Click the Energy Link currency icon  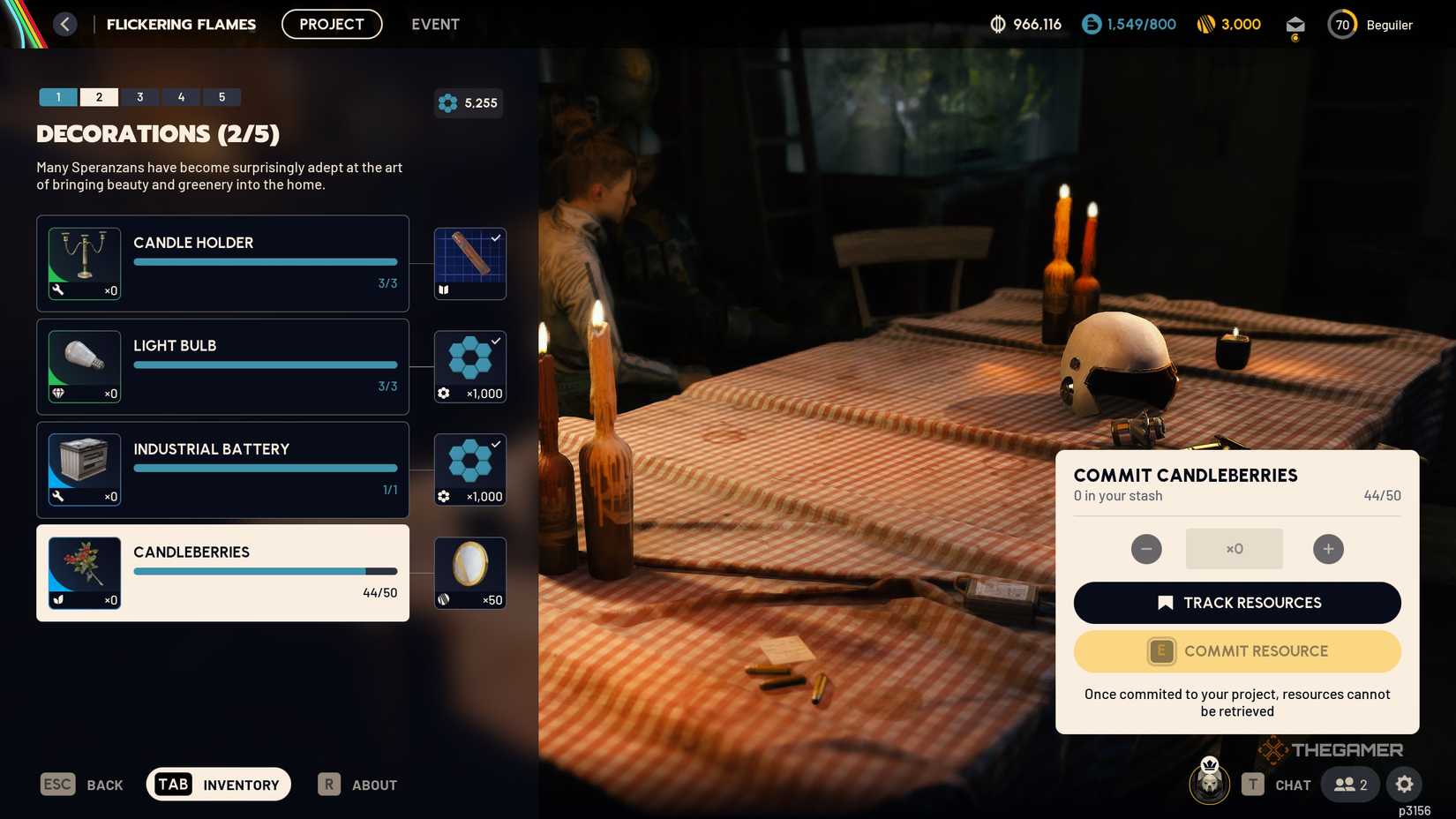pos(1092,24)
